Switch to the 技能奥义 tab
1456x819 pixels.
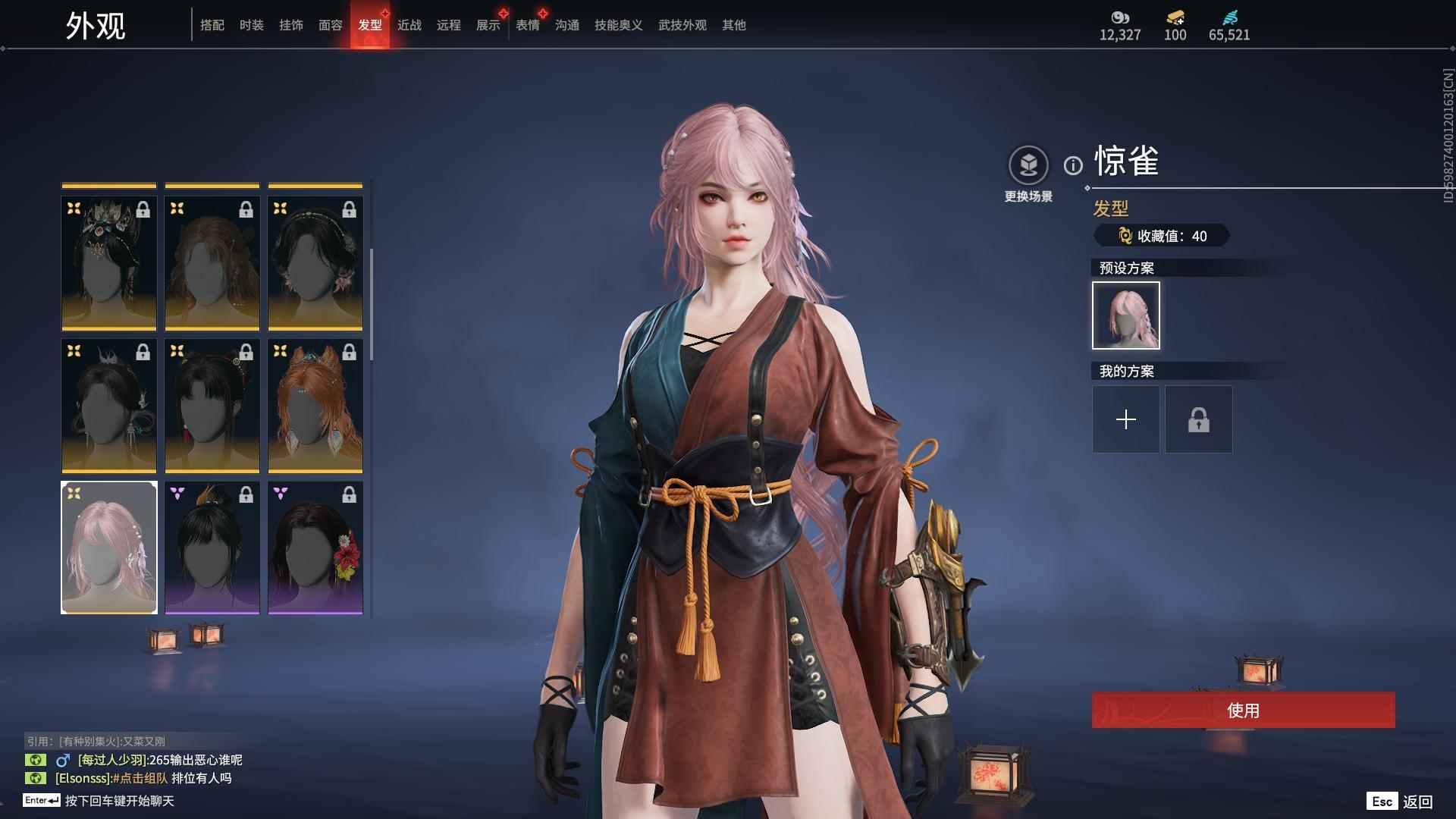(618, 25)
